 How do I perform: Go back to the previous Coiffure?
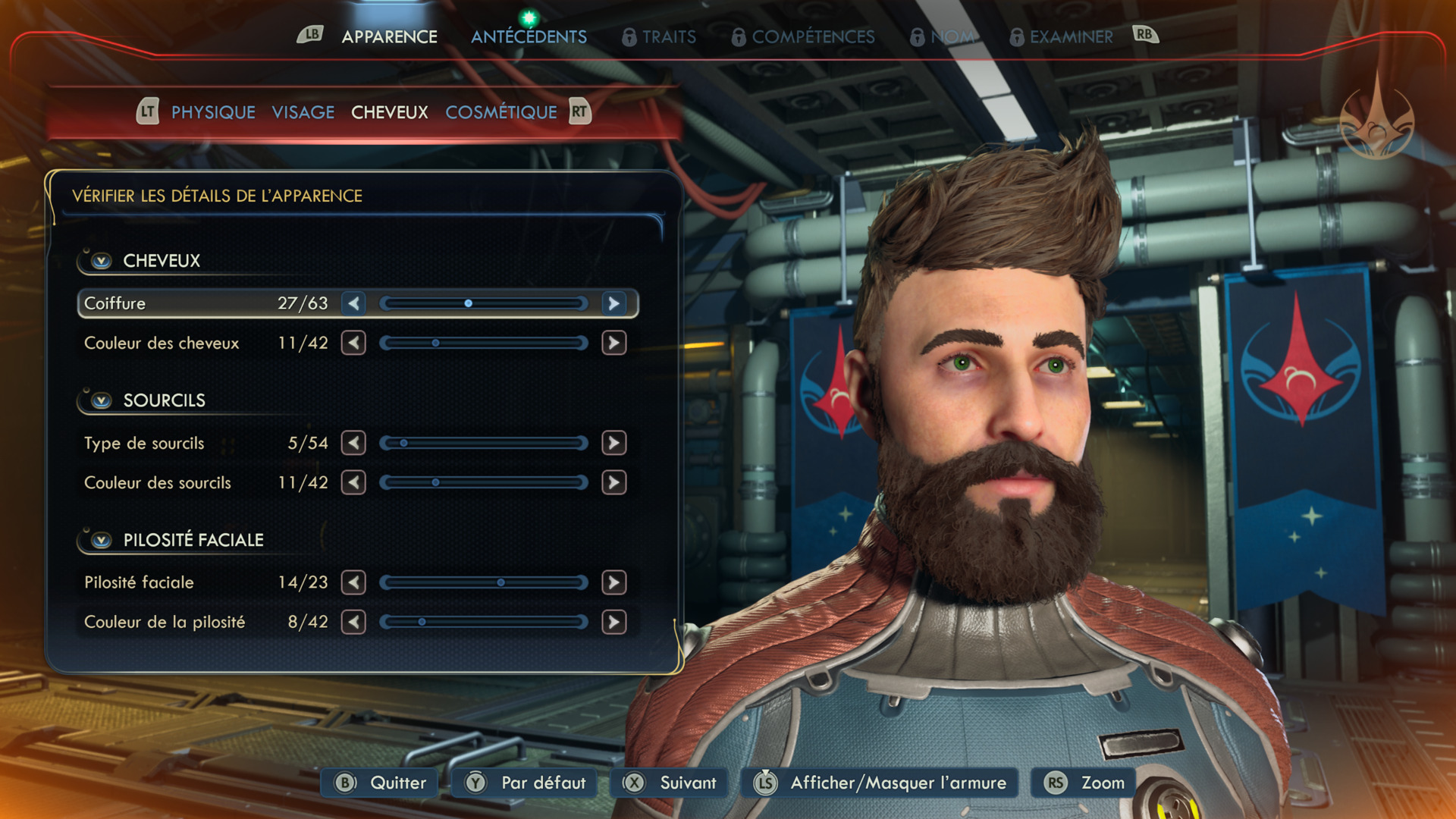353,303
